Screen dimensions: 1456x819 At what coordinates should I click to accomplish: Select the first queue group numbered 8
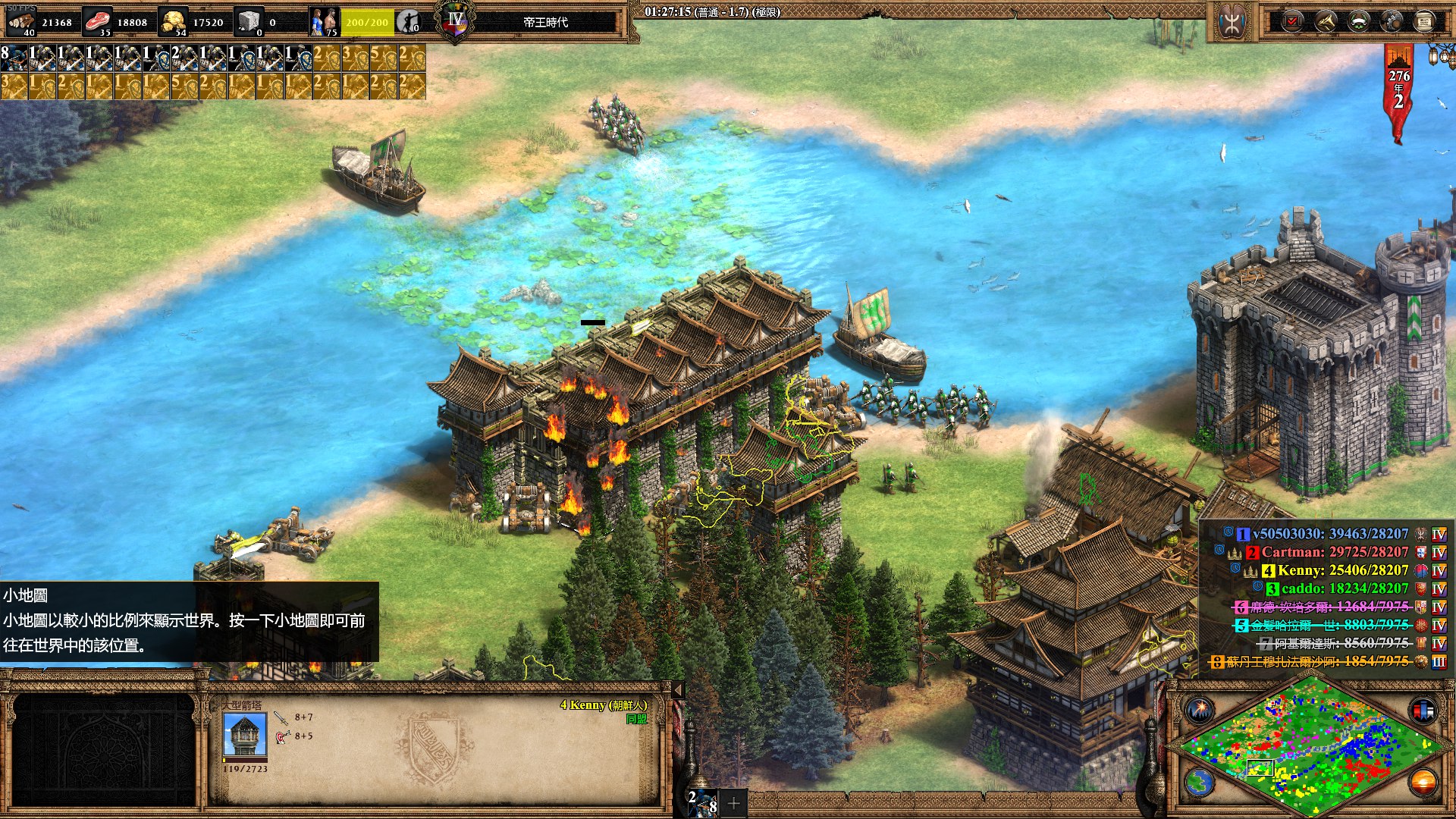(14, 58)
